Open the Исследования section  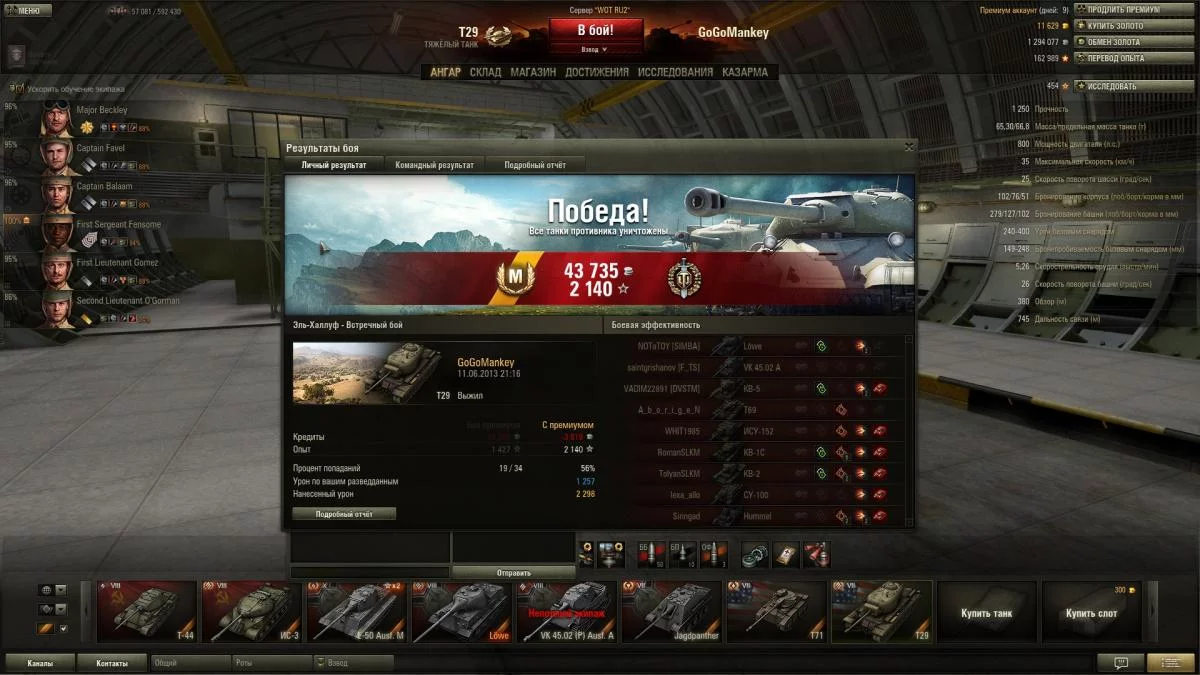(675, 72)
